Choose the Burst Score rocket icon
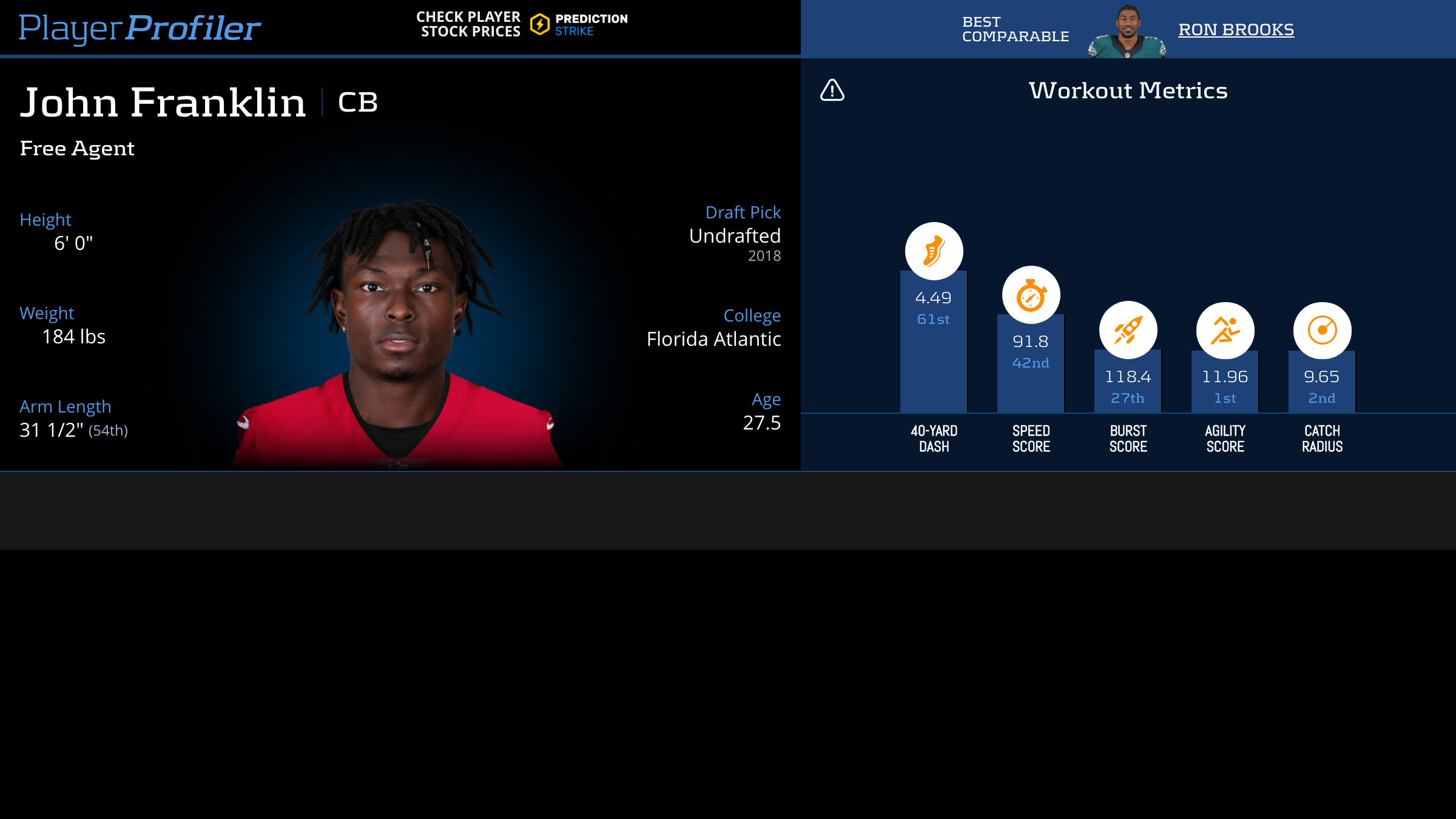 1128,330
